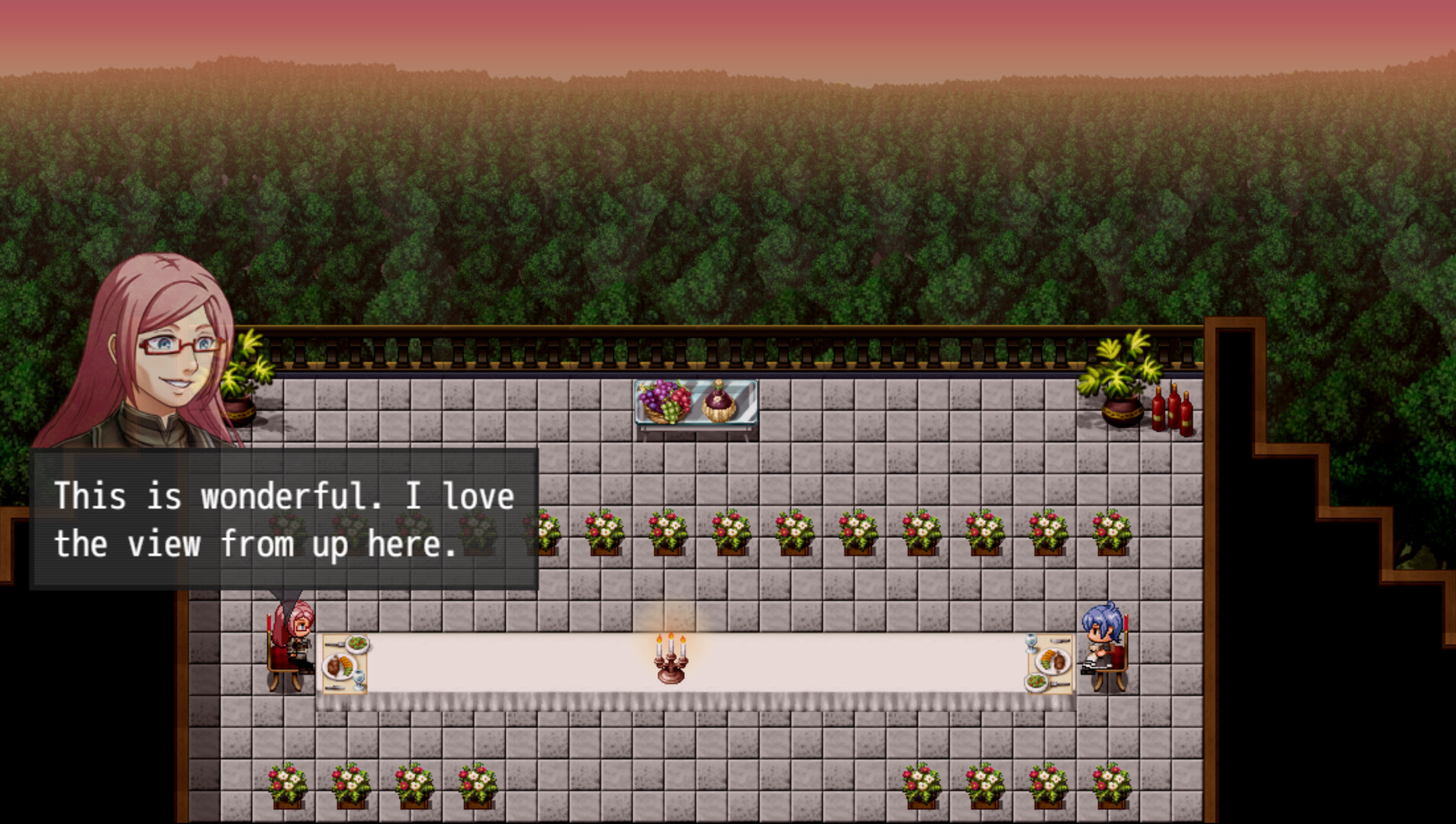This screenshot has width=1456, height=824.
Task: Click the dialogue line about the view
Action: (252, 543)
